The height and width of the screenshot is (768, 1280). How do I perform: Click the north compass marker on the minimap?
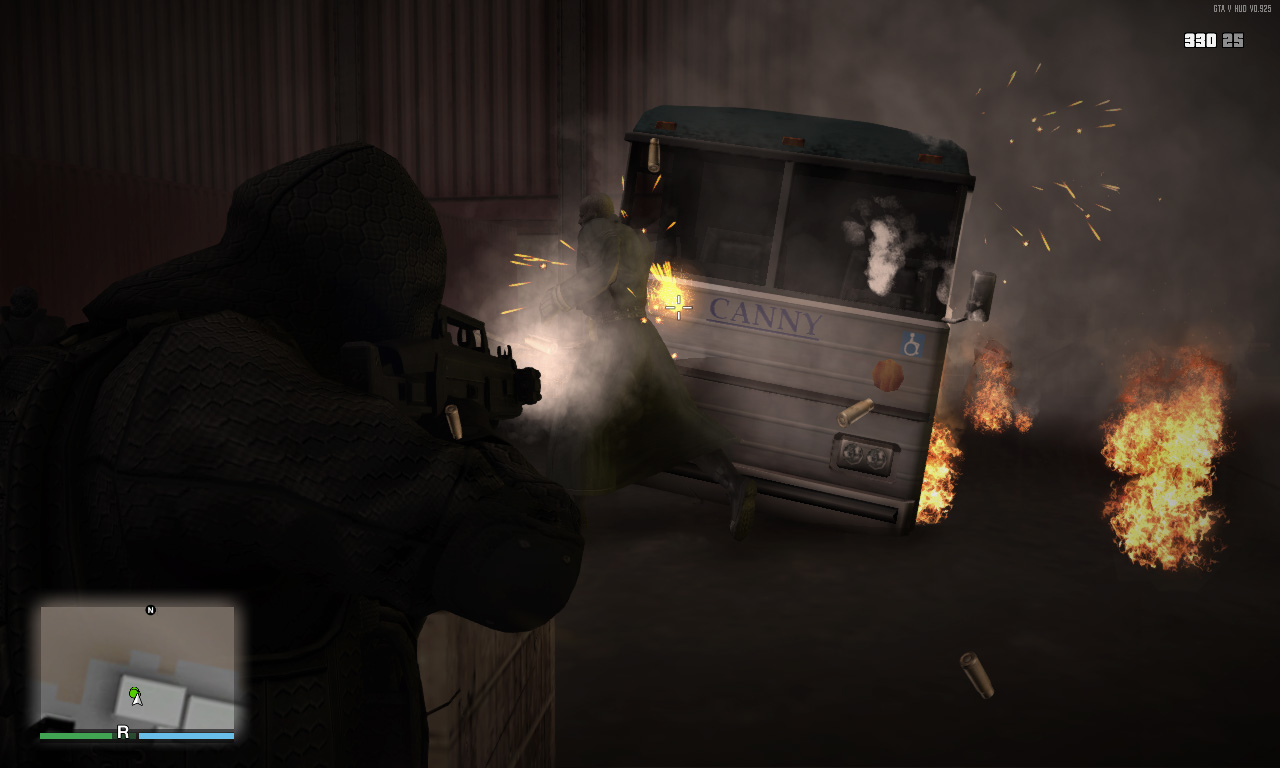coord(151,610)
